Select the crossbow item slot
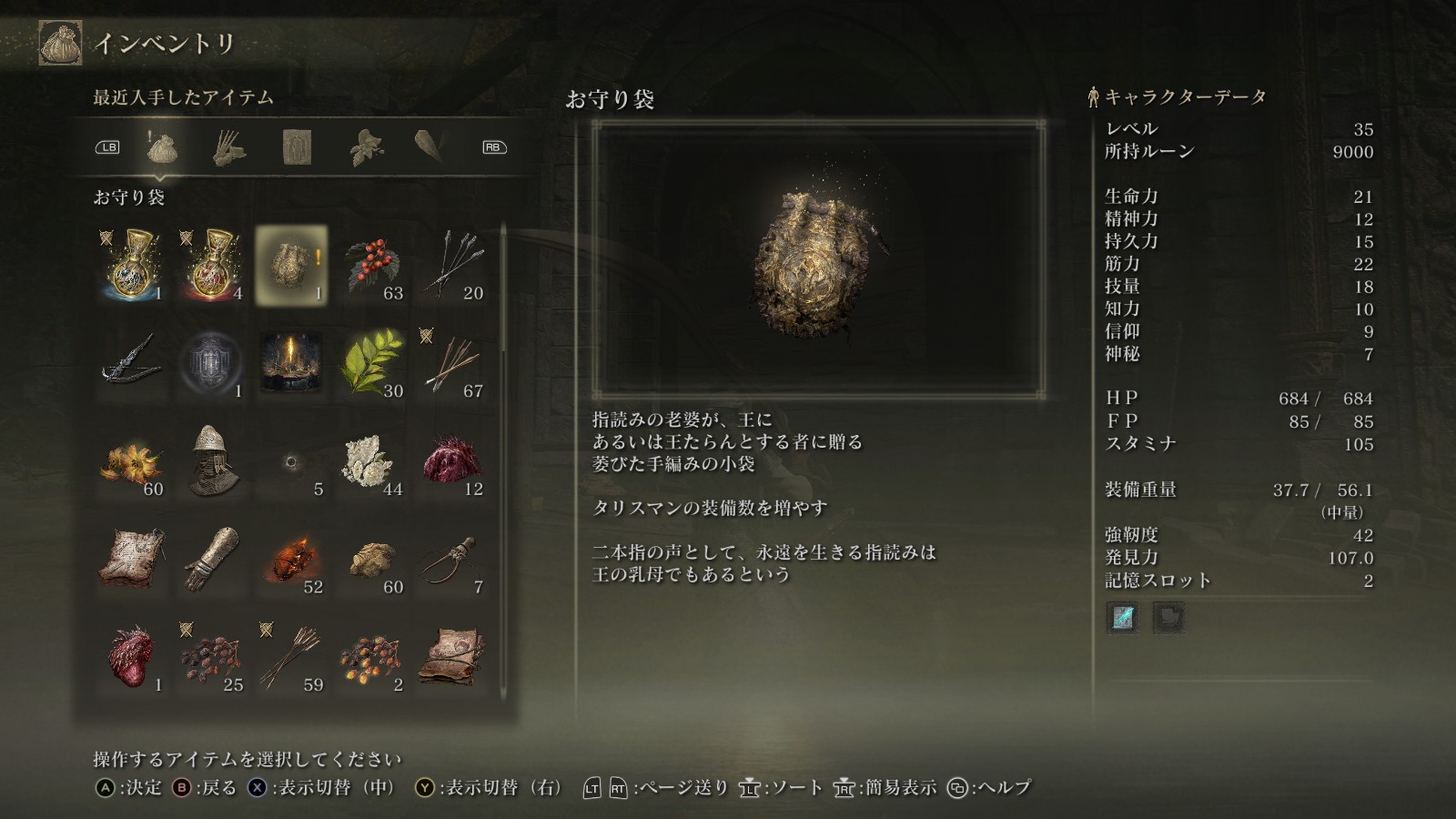 [132, 363]
